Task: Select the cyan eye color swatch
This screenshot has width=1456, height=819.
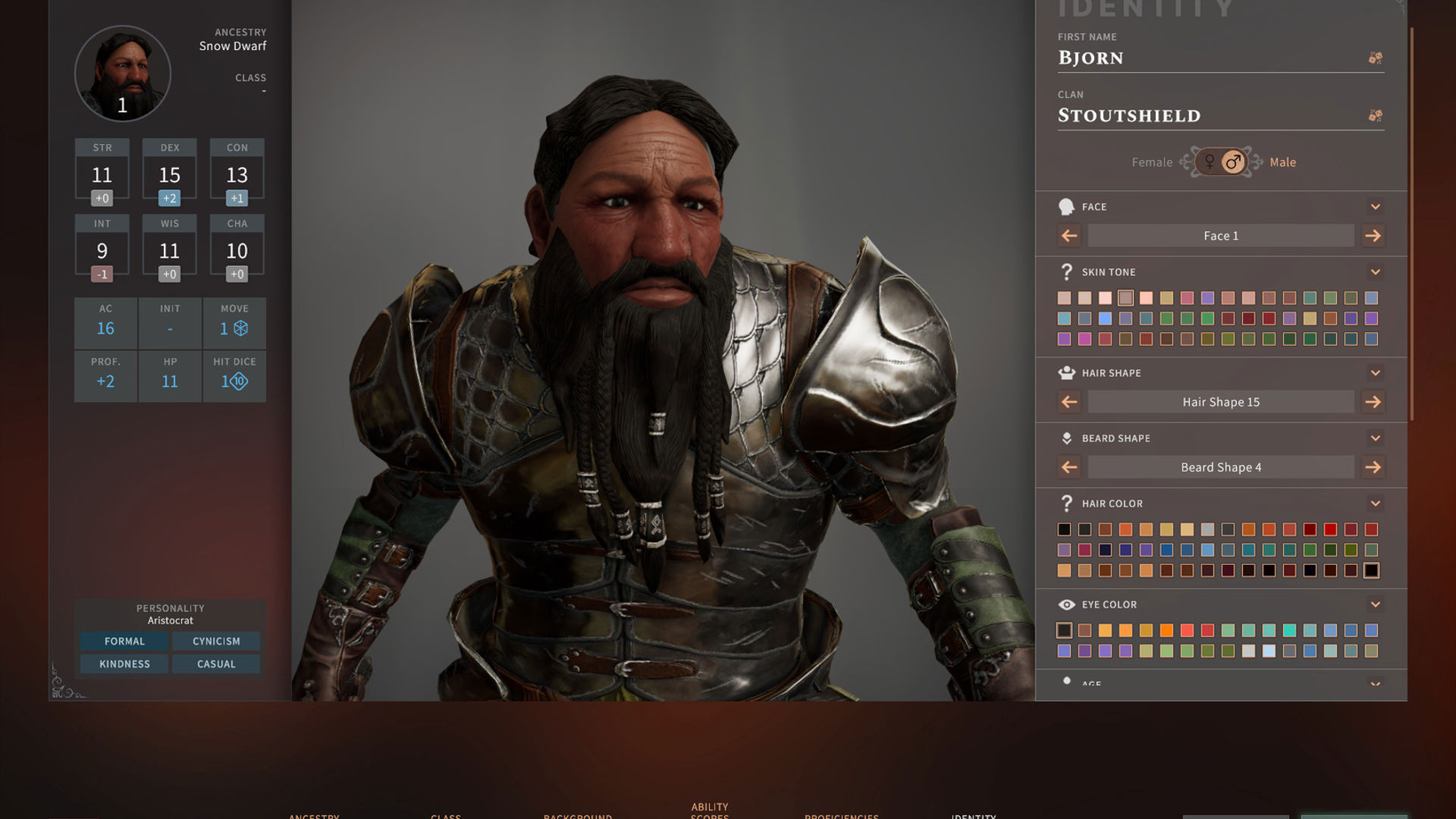Action: 1289,630
